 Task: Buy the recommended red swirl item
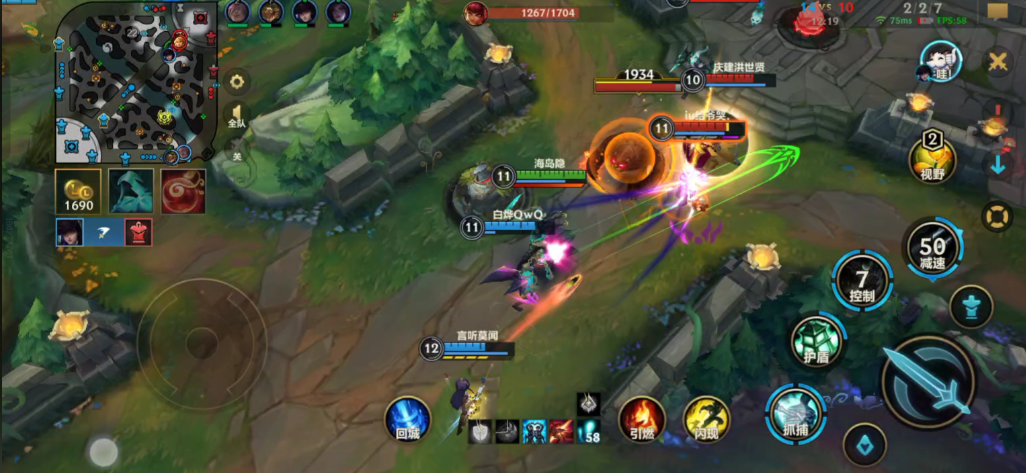(183, 191)
